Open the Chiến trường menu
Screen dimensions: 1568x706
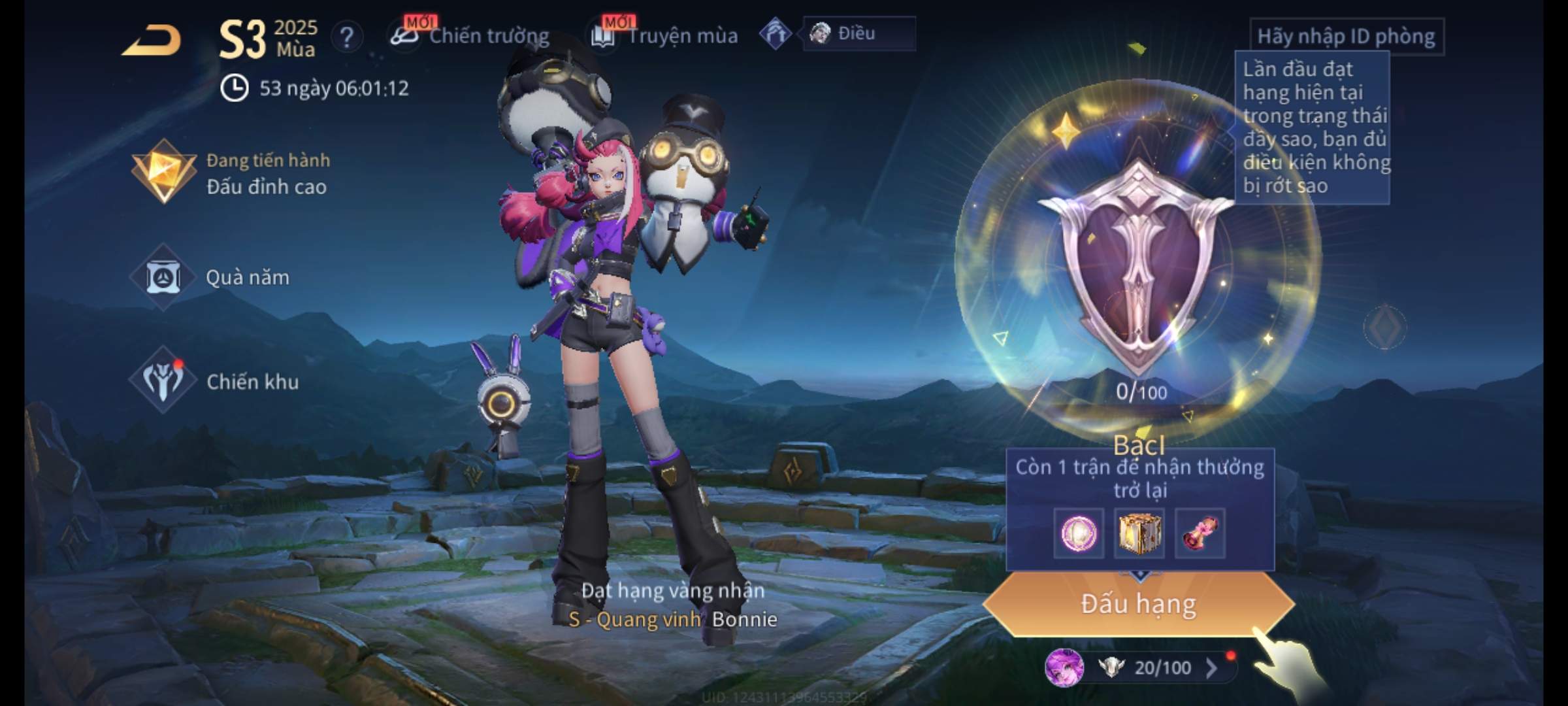click(472, 35)
